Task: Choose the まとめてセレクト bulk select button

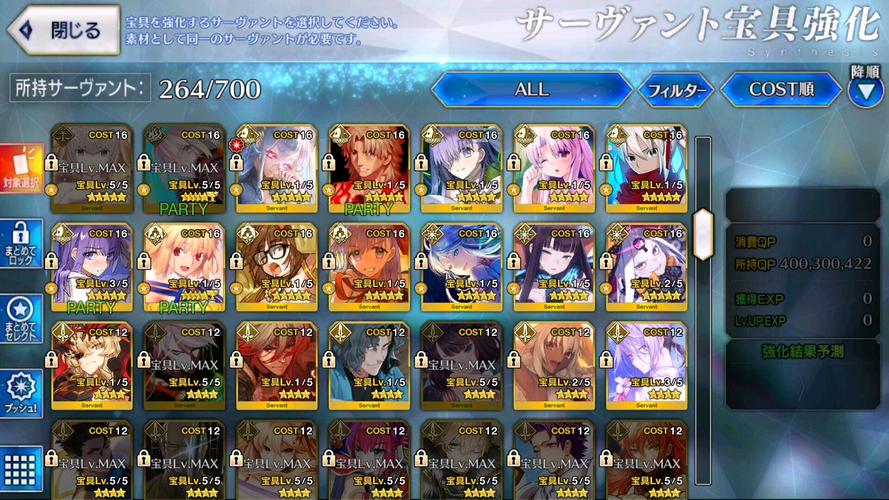Action: click(x=21, y=320)
